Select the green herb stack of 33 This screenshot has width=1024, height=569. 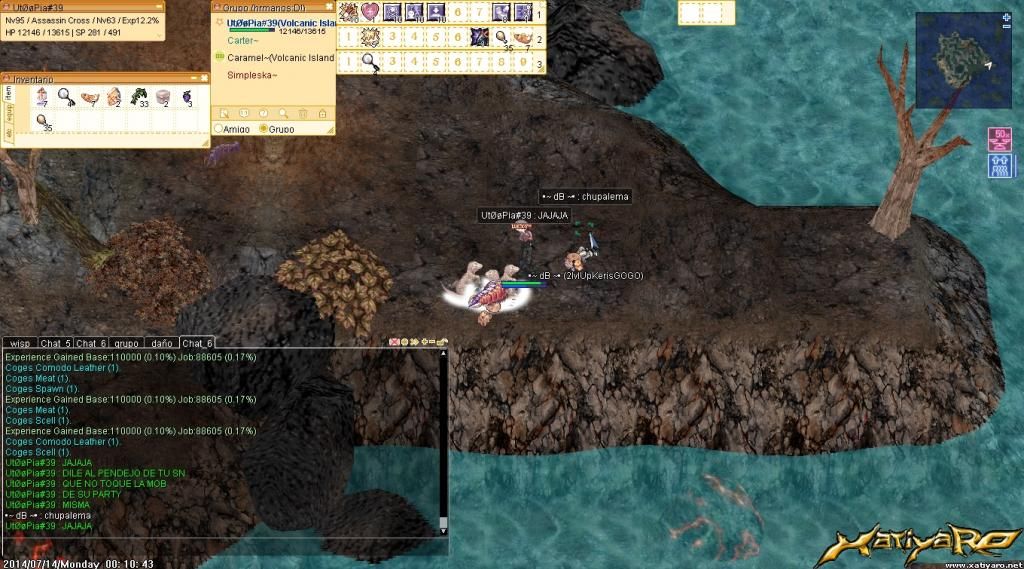click(138, 97)
